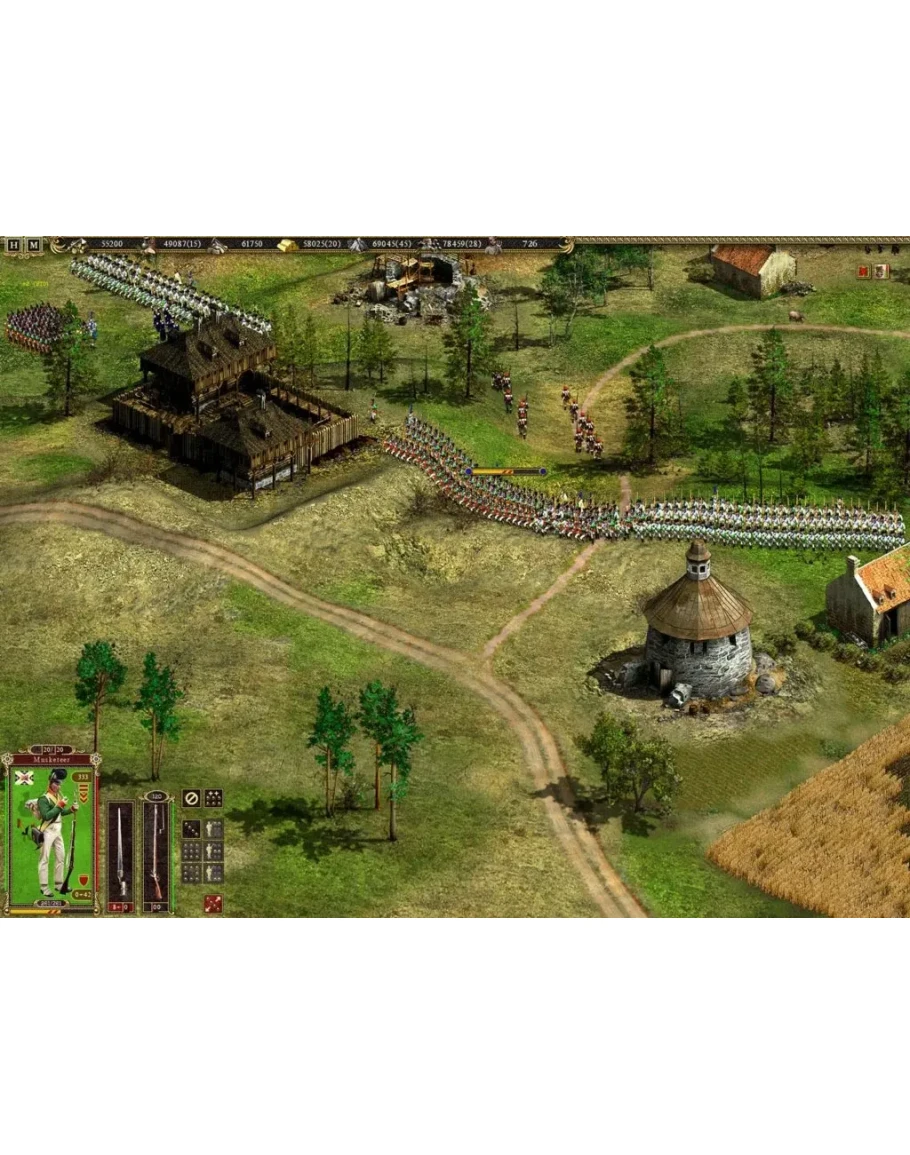Click the red icon near top-right corner
The image size is (910, 1155).
[x=863, y=271]
